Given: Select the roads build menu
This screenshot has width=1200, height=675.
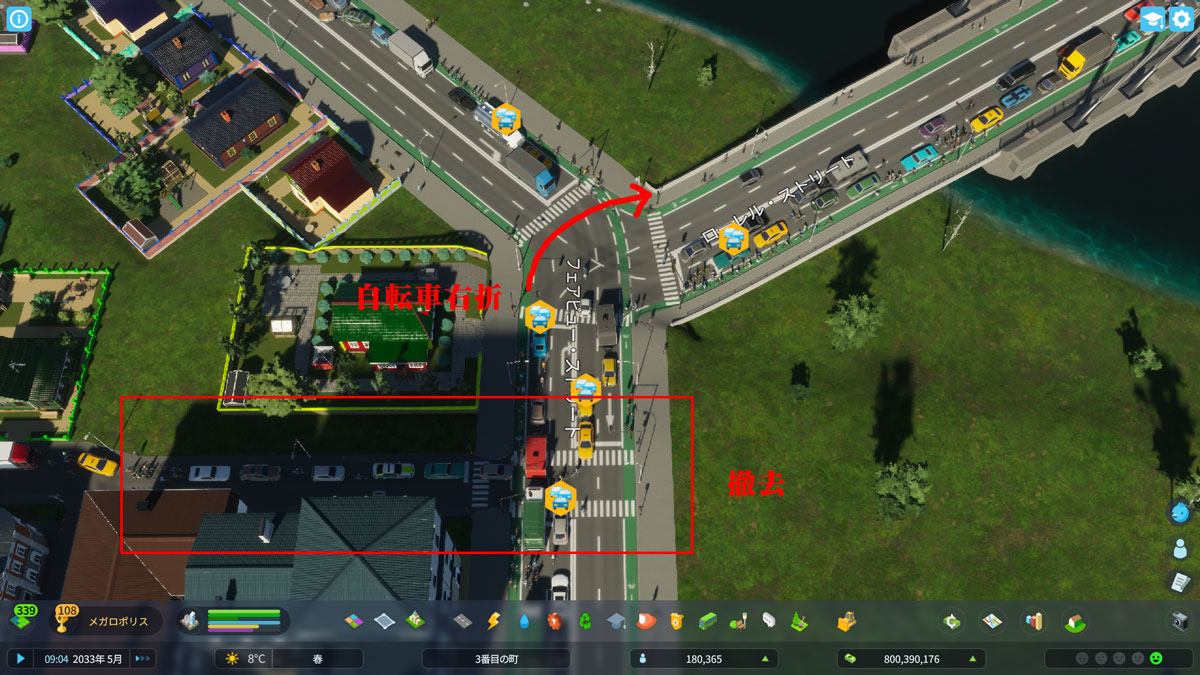Looking at the screenshot, I should tap(462, 621).
